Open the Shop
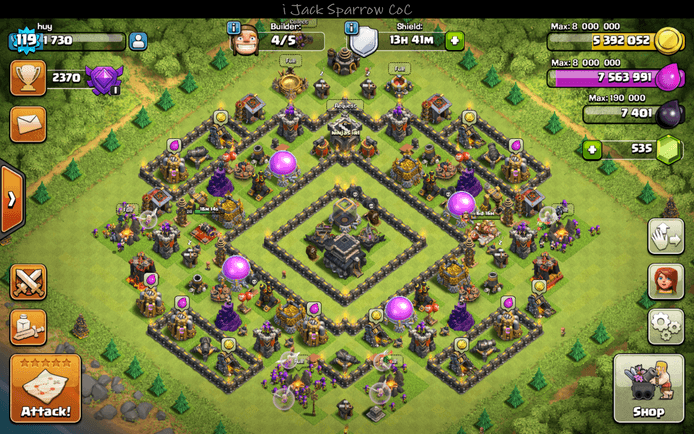 point(648,388)
